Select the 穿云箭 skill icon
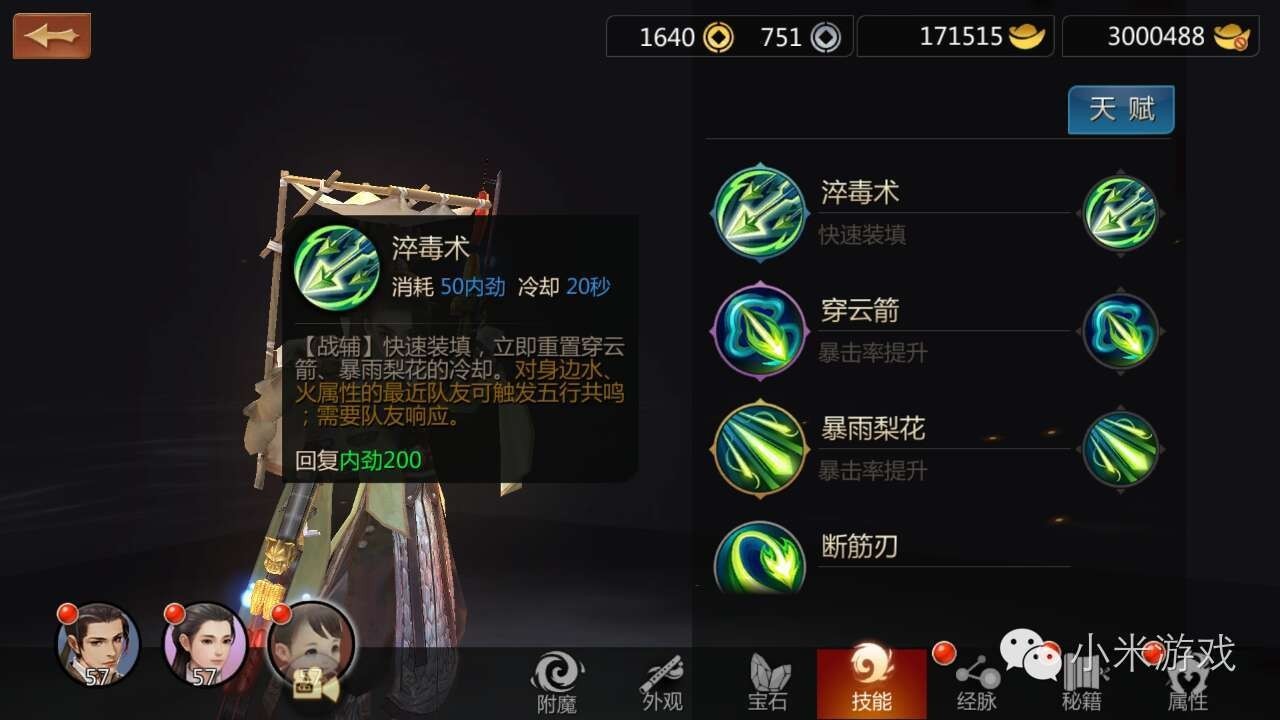The width and height of the screenshot is (1280, 720). [758, 330]
